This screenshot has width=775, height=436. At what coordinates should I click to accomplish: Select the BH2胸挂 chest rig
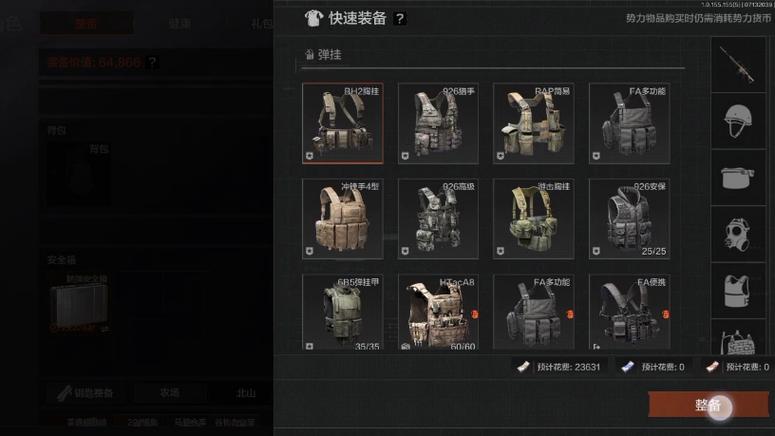click(x=342, y=123)
